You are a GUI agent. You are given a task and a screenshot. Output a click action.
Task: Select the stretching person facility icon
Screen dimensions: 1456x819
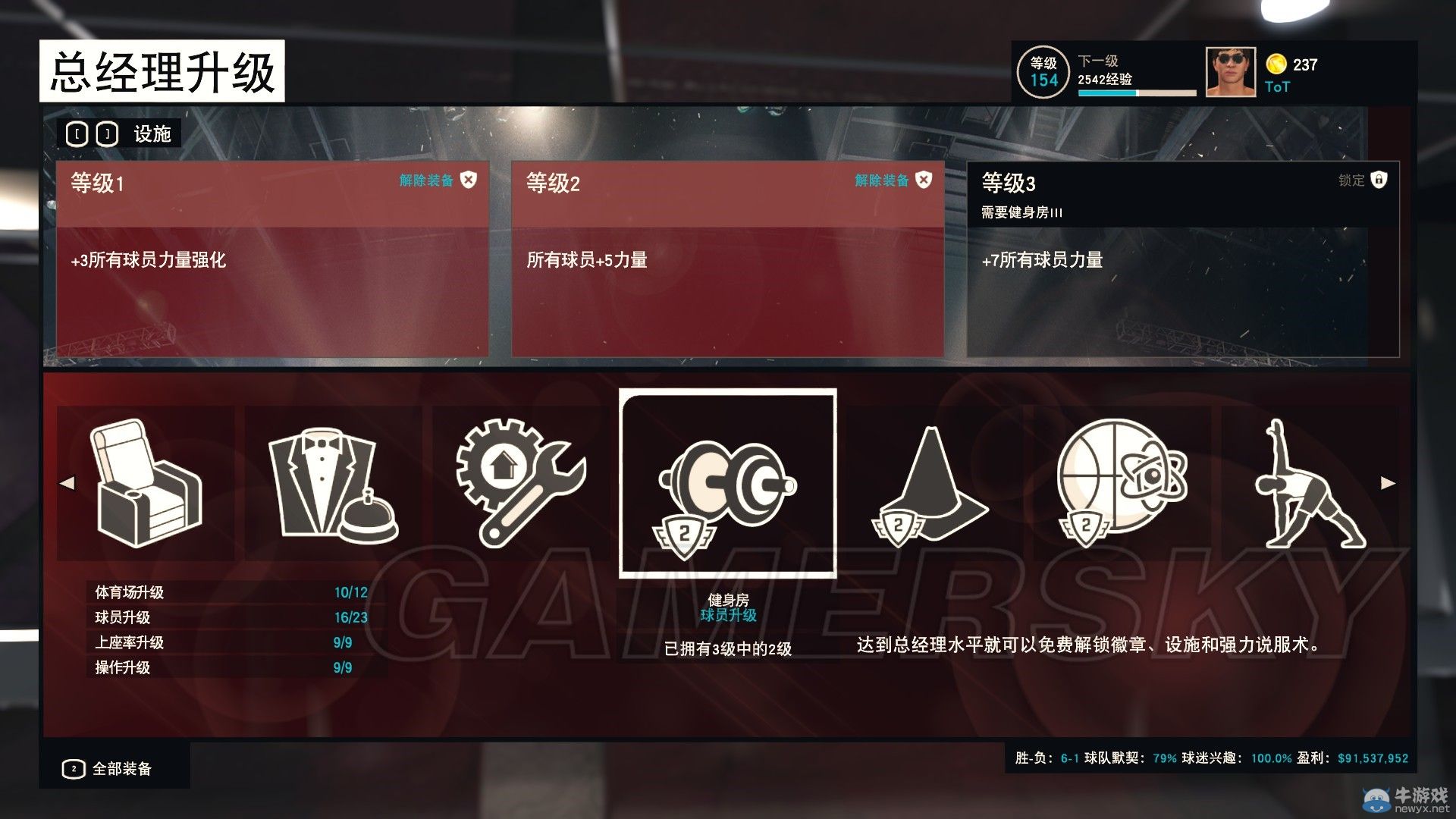pos(1312,485)
